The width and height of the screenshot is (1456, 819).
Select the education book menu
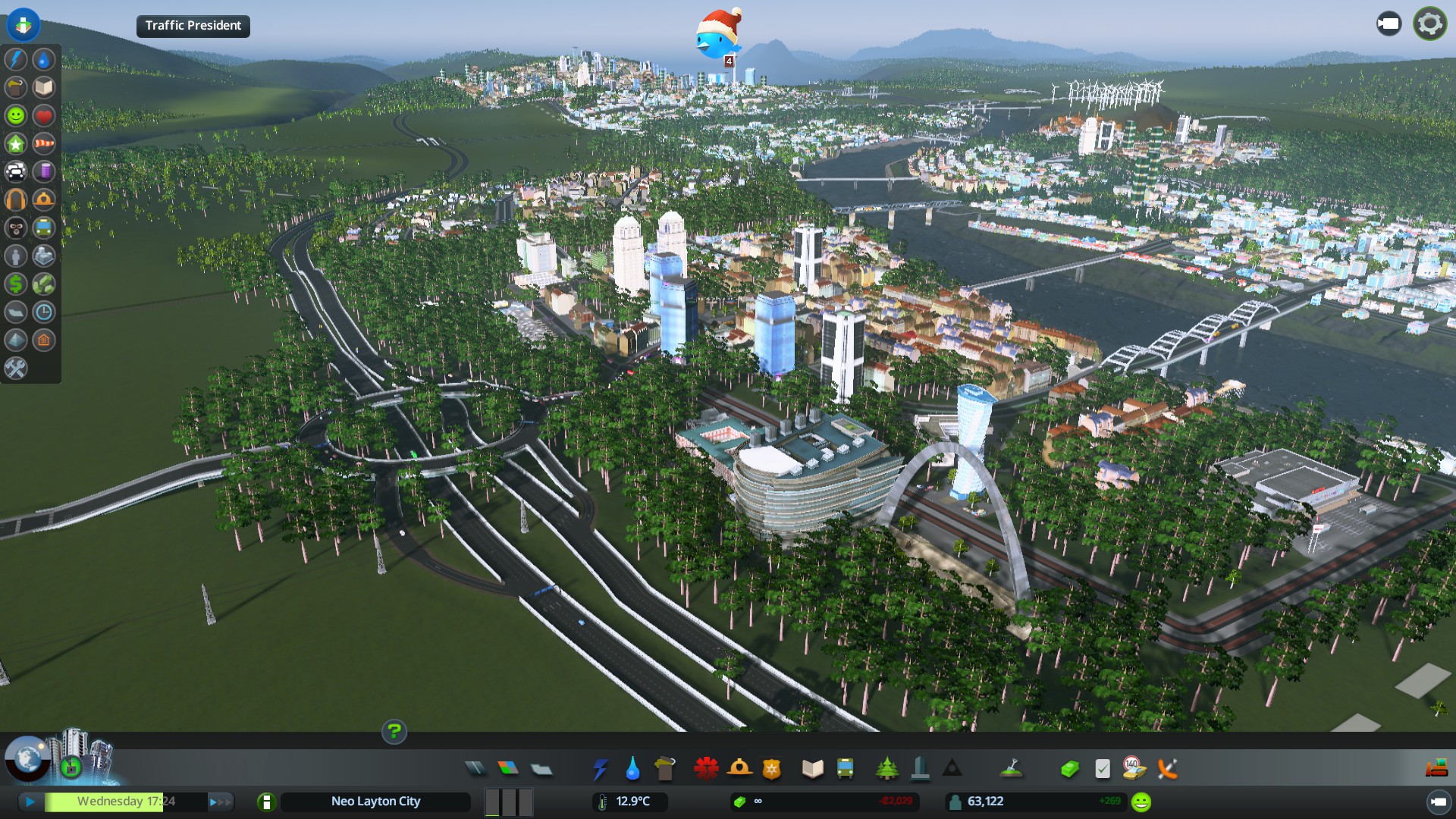click(812, 769)
